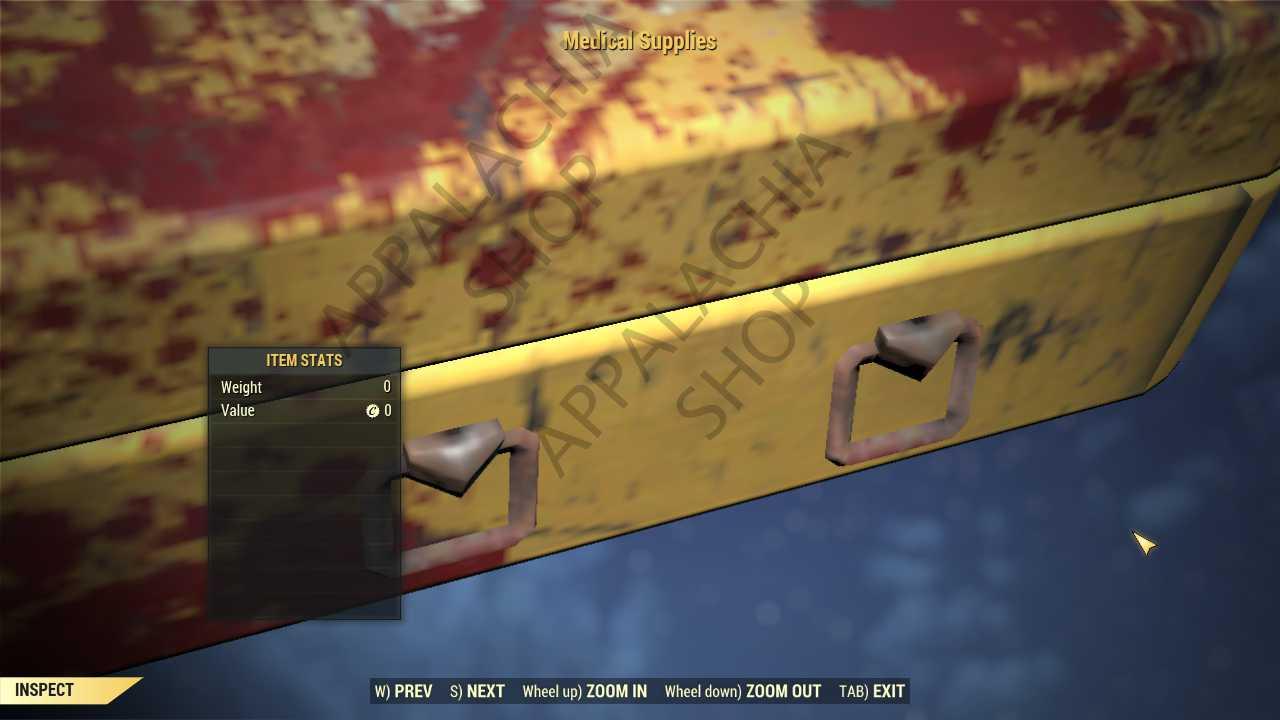Click the mouse cursor arrow location
The width and height of the screenshot is (1280, 720).
[1145, 543]
